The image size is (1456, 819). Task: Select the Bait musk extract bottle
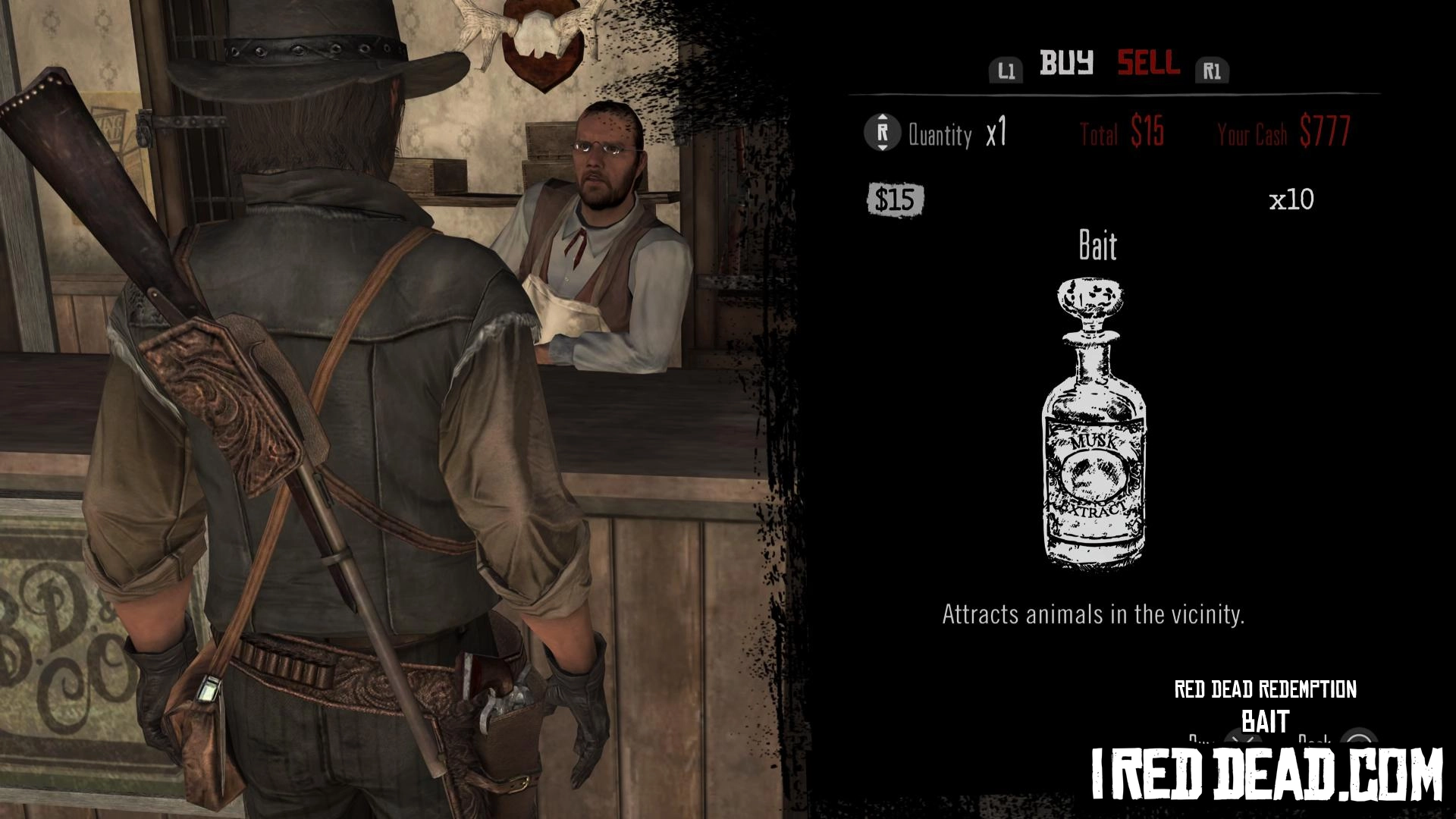click(x=1094, y=423)
